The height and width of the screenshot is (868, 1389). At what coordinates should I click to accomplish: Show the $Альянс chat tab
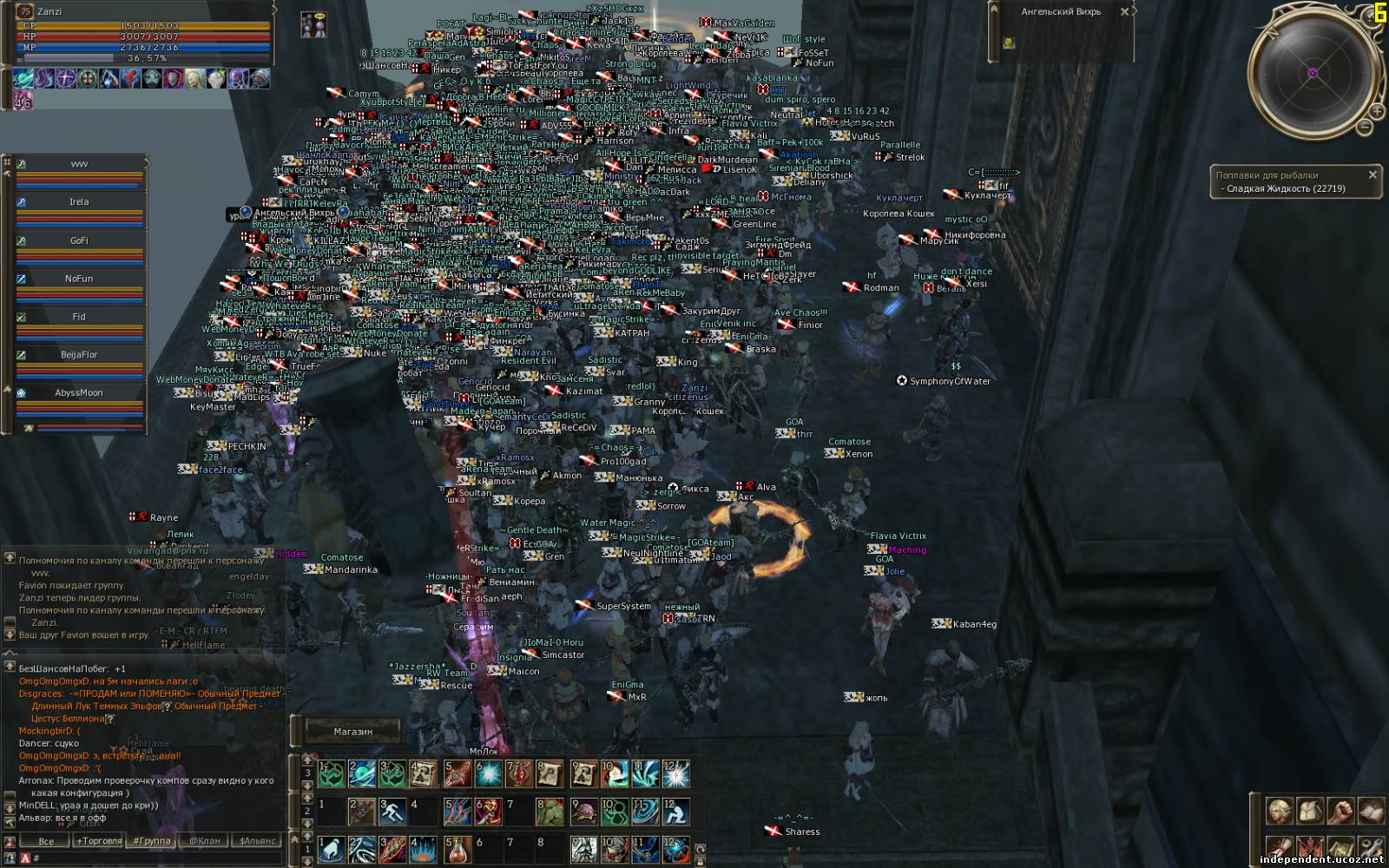point(258,840)
